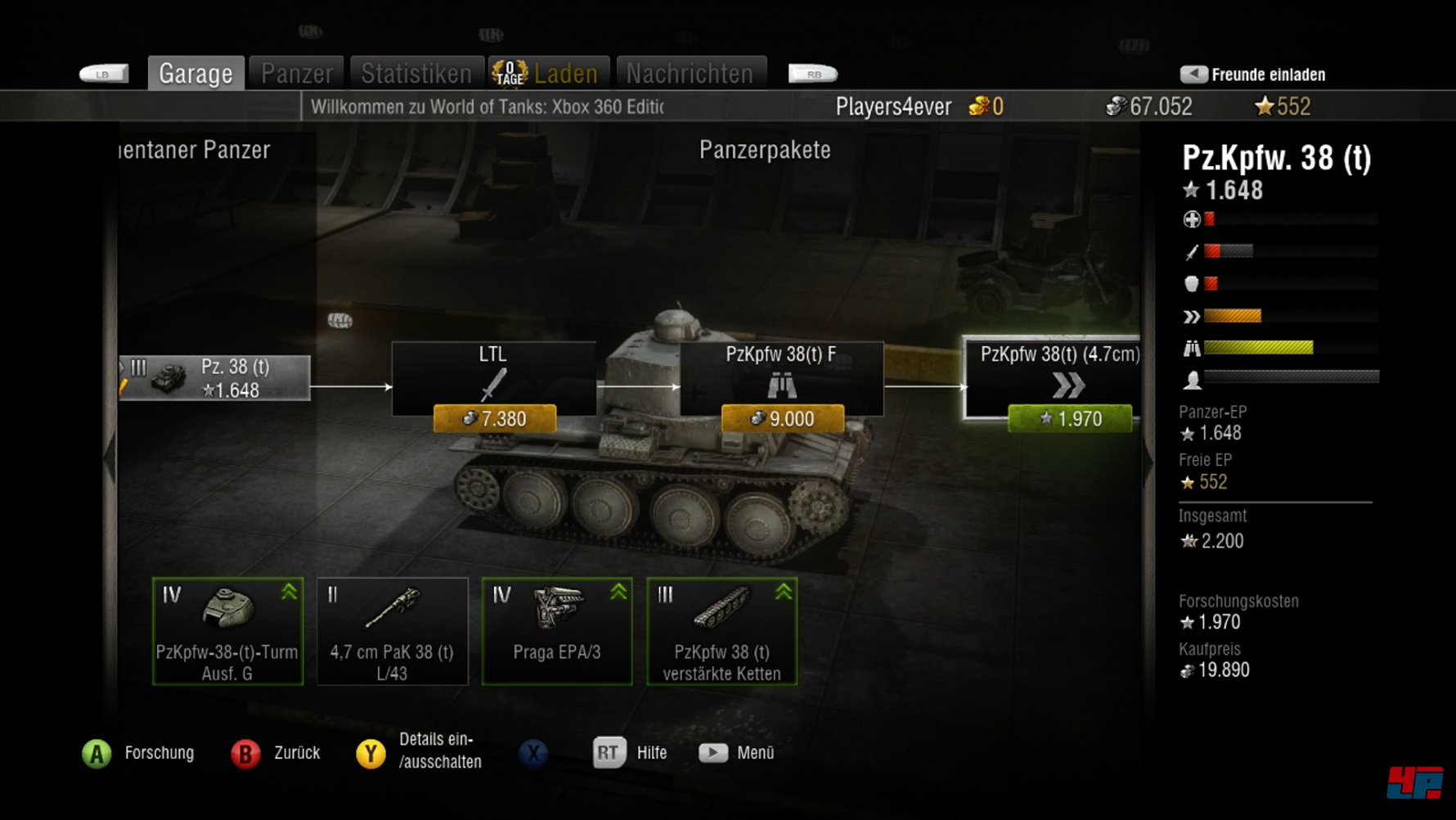Select the Praga EPA/3 engine module
This screenshot has height=820, width=1456.
557,632
